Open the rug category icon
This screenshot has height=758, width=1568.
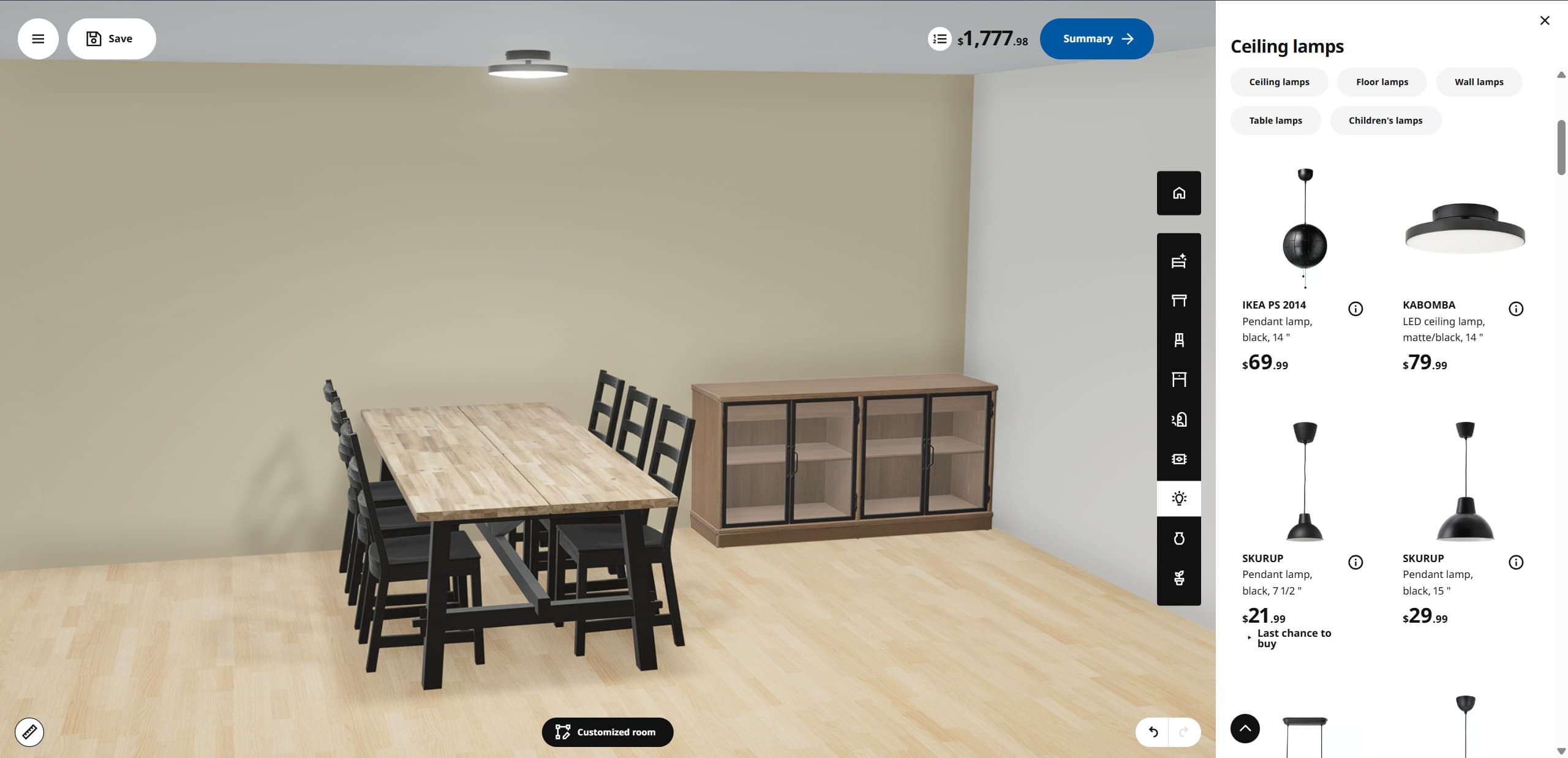1178,459
